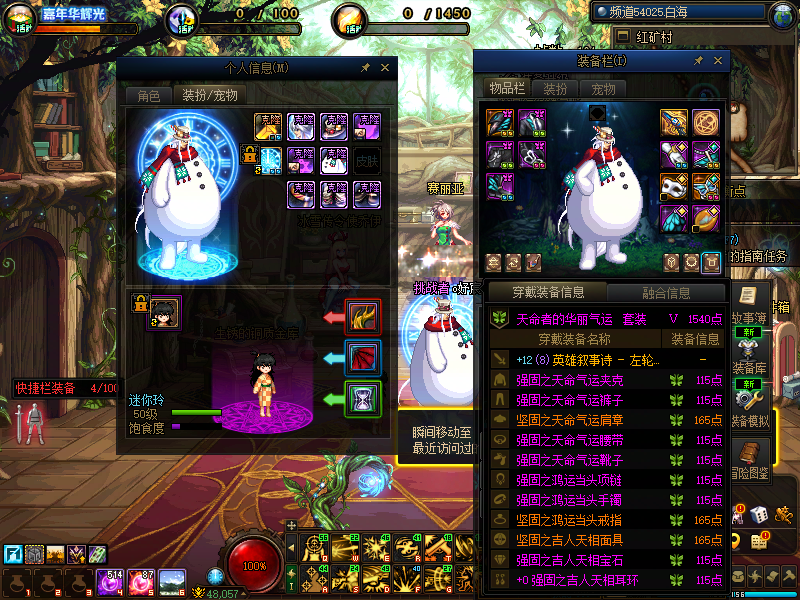Show the 融合信息 fusion info tab
Screen dimensions: 800x600
tap(665, 293)
